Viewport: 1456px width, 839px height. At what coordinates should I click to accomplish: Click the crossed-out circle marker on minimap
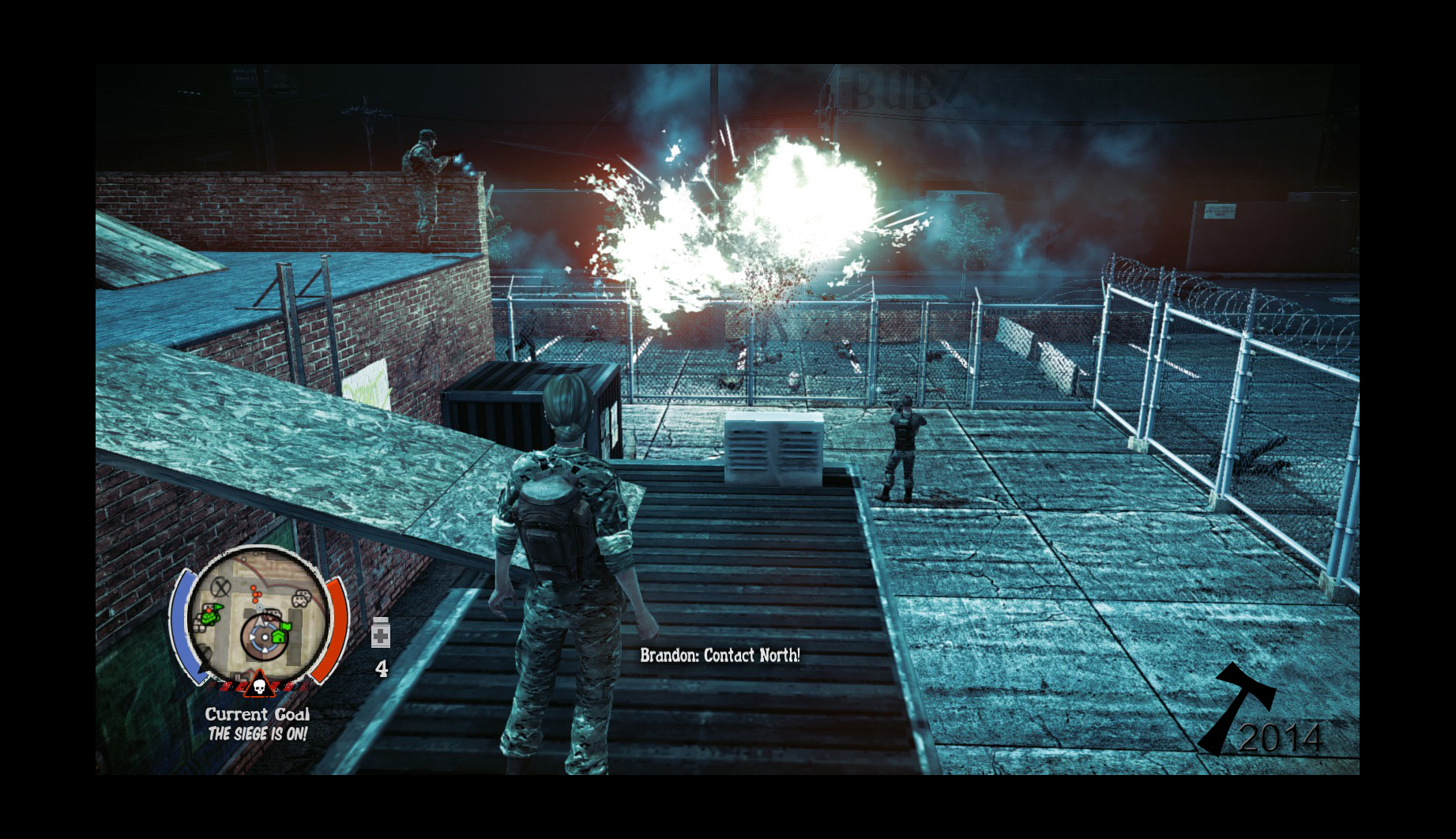tap(221, 586)
